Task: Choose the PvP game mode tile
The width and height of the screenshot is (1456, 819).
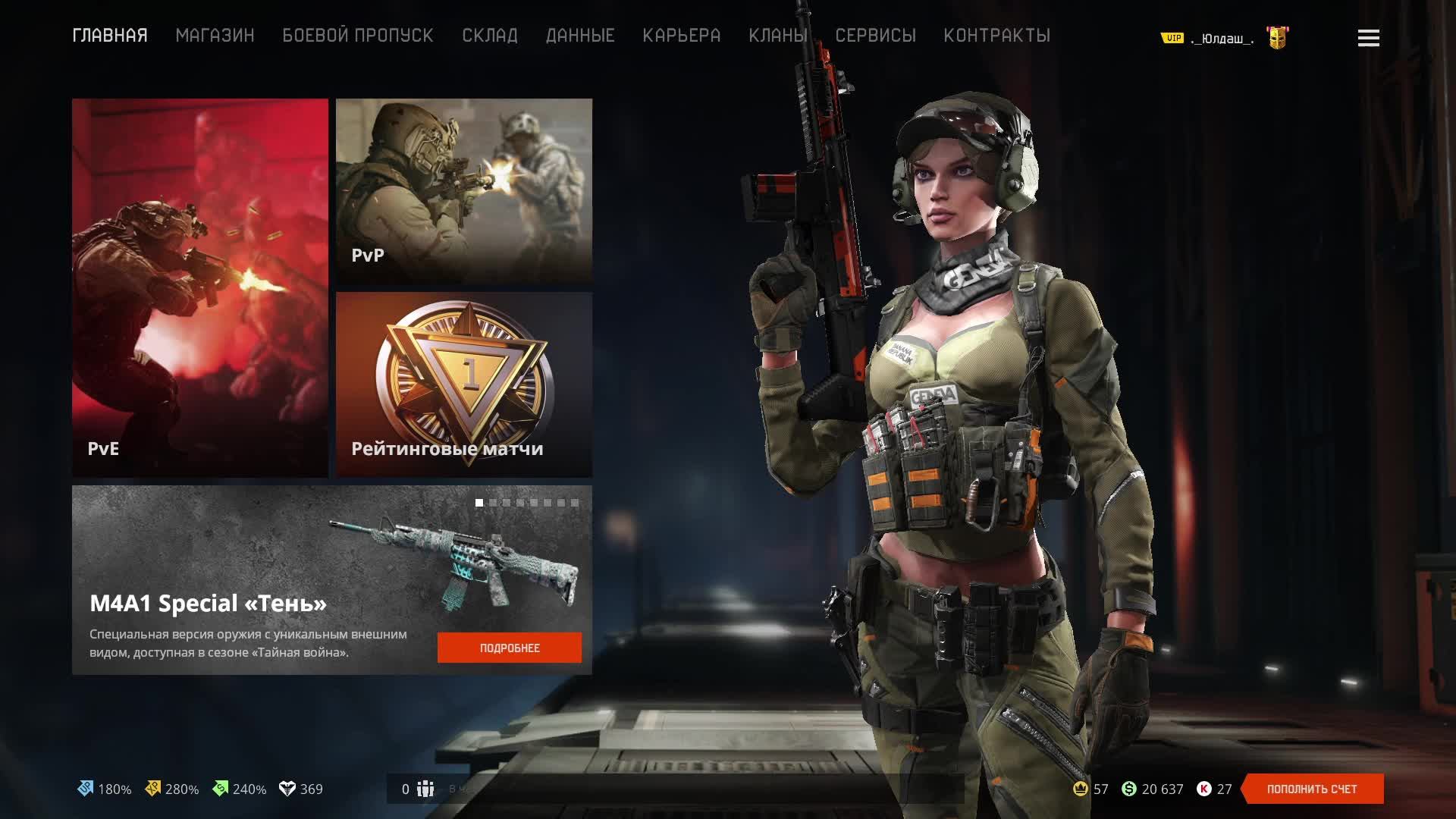Action: (464, 191)
